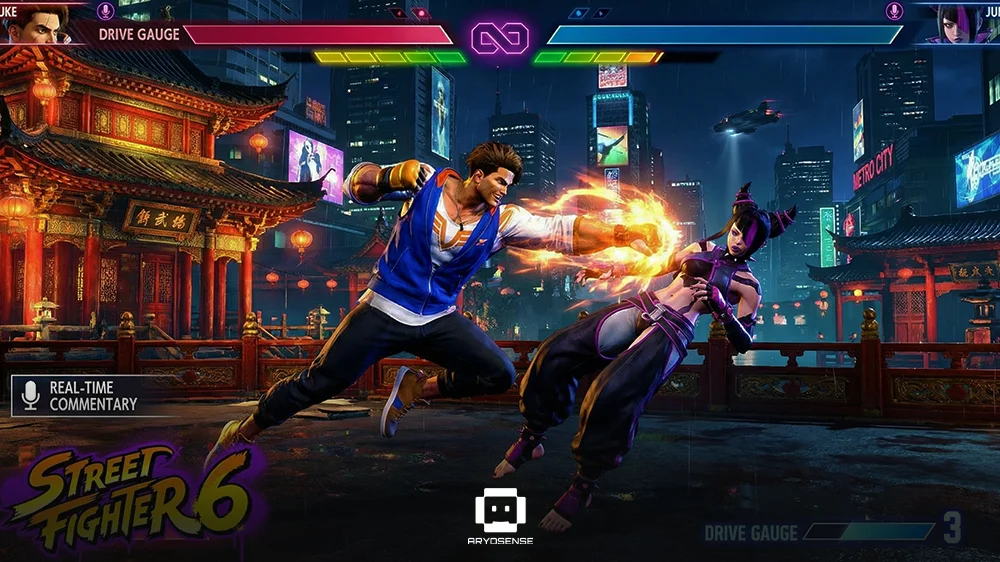Select Luke's player portrait

(38, 23)
